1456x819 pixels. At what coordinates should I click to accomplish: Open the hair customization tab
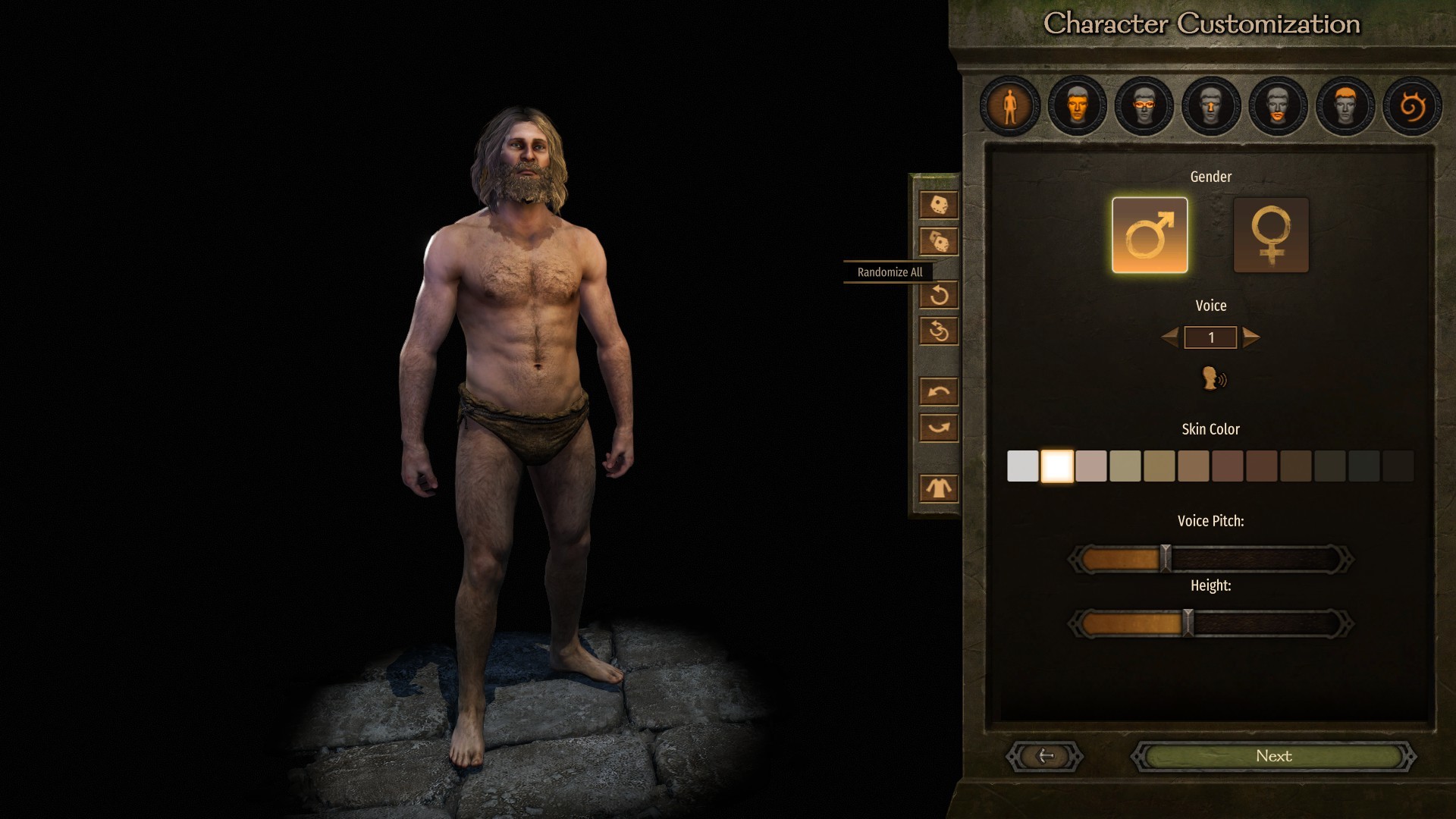(x=1345, y=106)
